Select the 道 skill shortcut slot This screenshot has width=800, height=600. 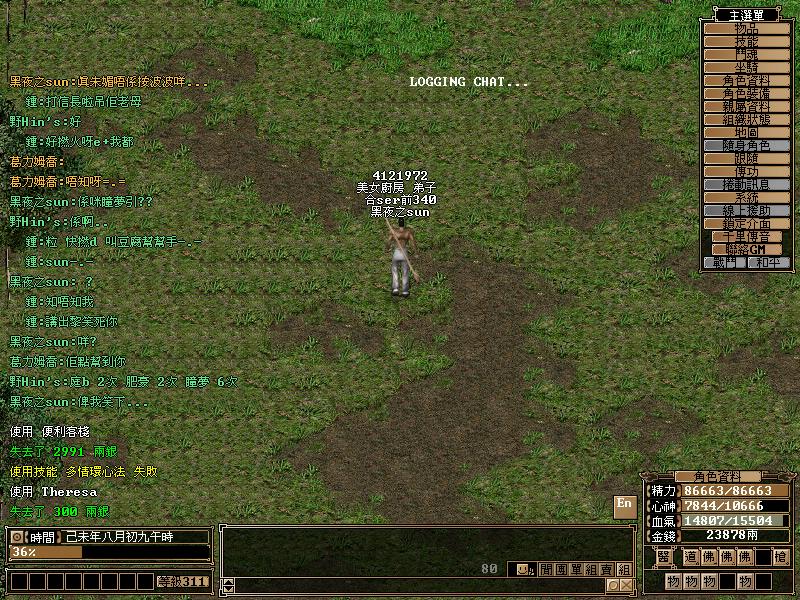click(692, 557)
